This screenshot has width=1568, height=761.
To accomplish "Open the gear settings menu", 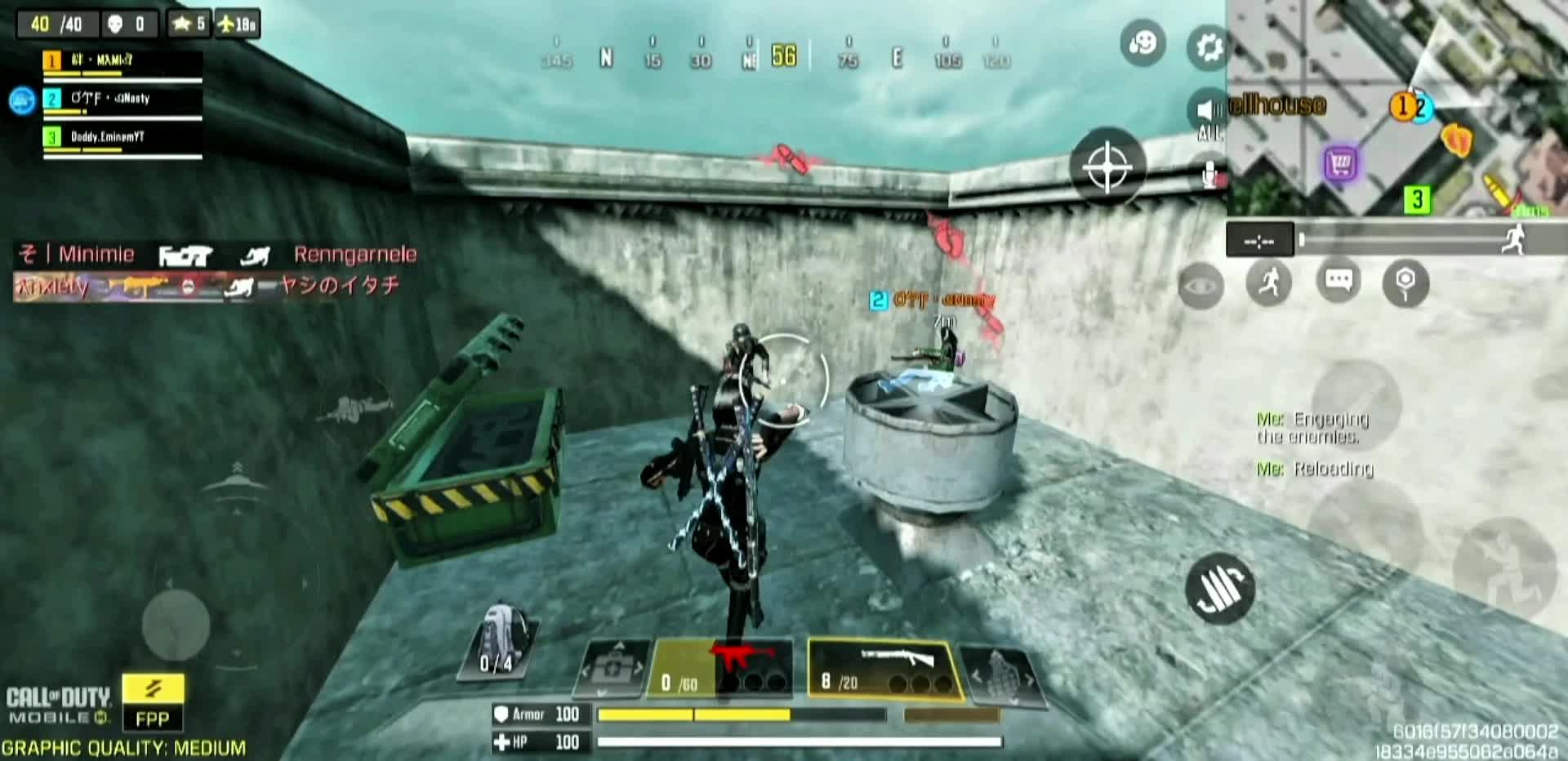I will tap(1208, 47).
